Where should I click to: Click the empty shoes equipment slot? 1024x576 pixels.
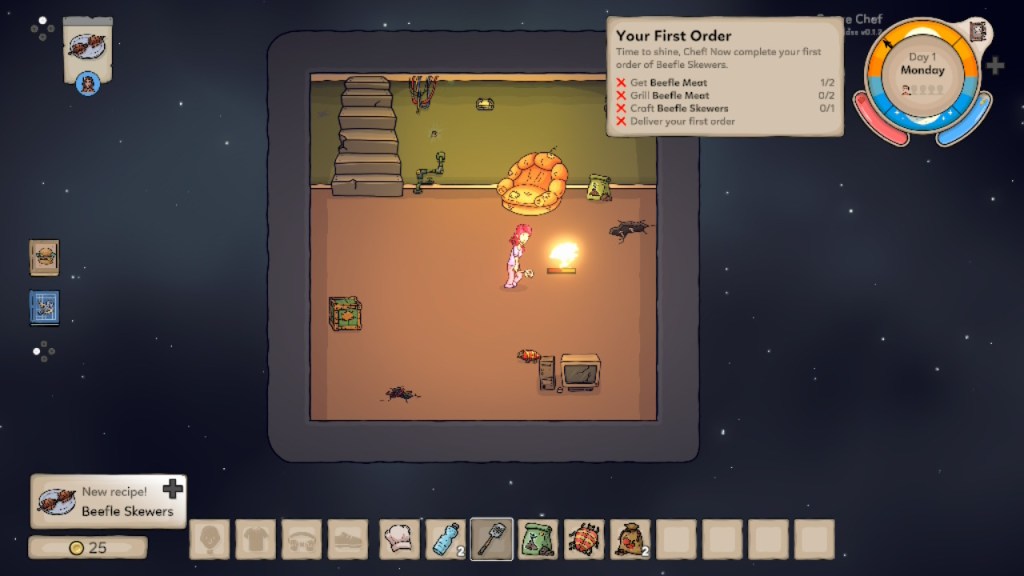coord(348,540)
